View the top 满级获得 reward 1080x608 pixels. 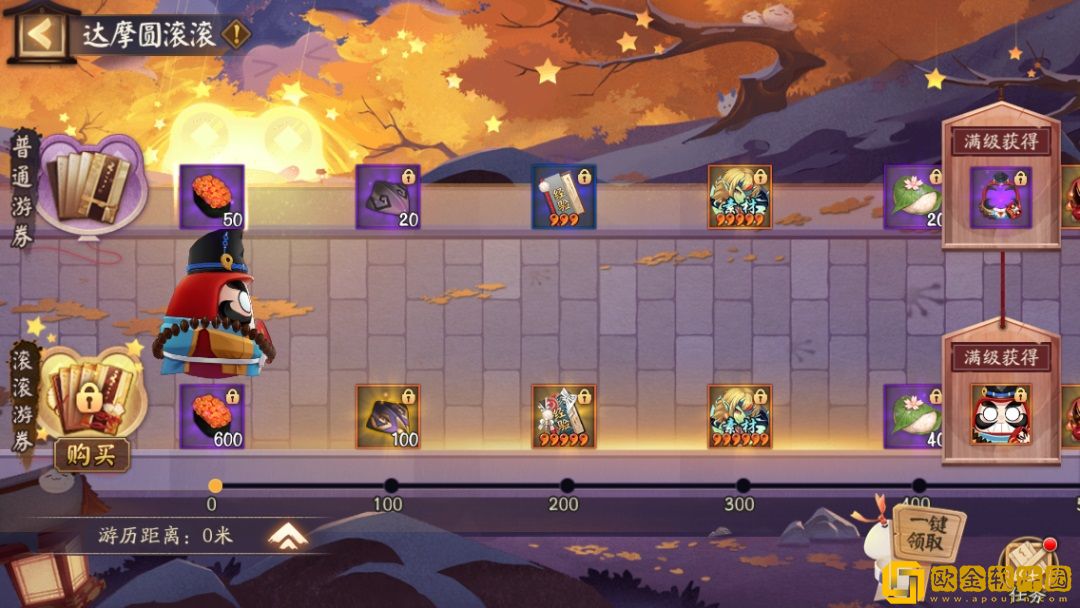1000,197
